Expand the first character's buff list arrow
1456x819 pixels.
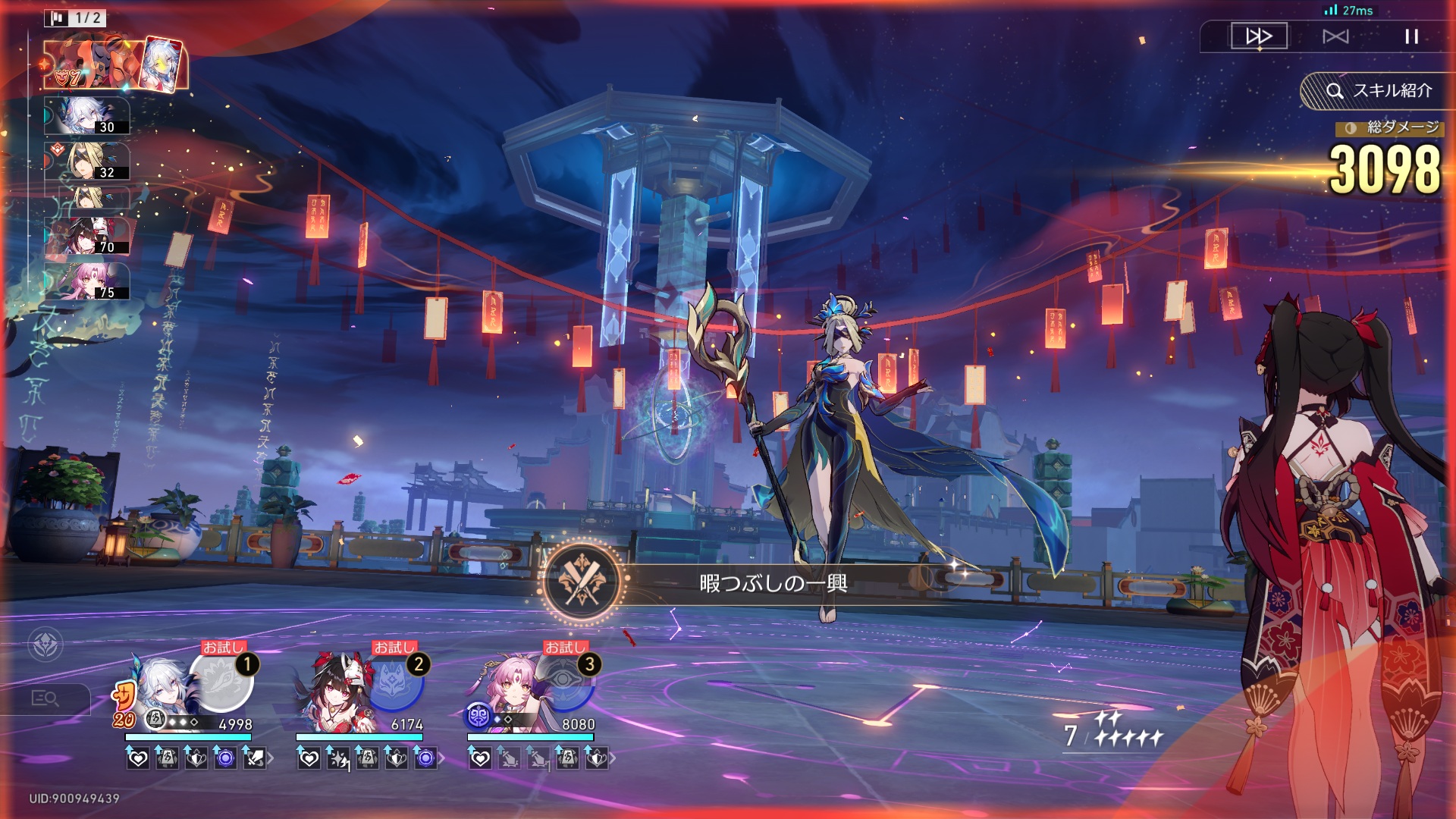[x=271, y=758]
